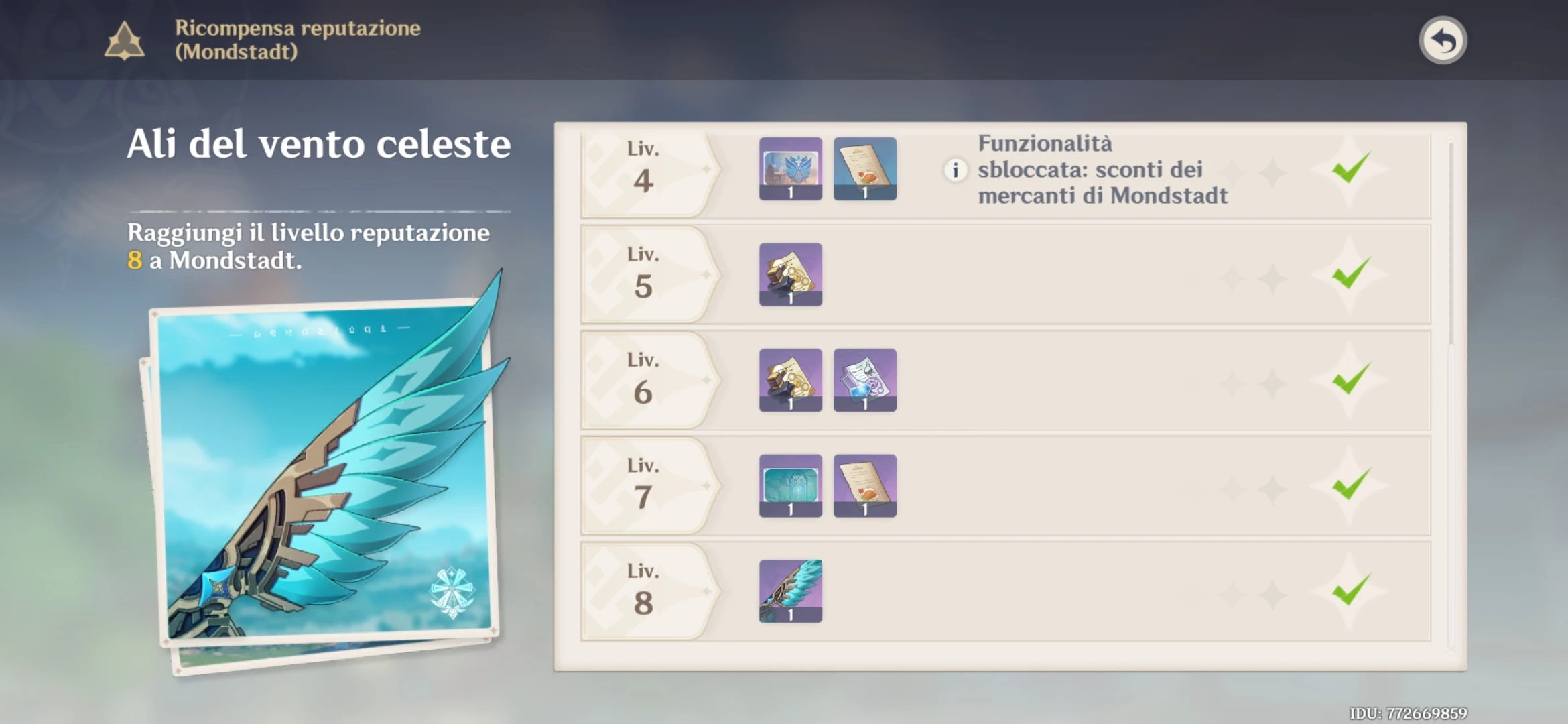
Task: Open the recipe reward icon at Liv. 4
Action: coord(865,169)
